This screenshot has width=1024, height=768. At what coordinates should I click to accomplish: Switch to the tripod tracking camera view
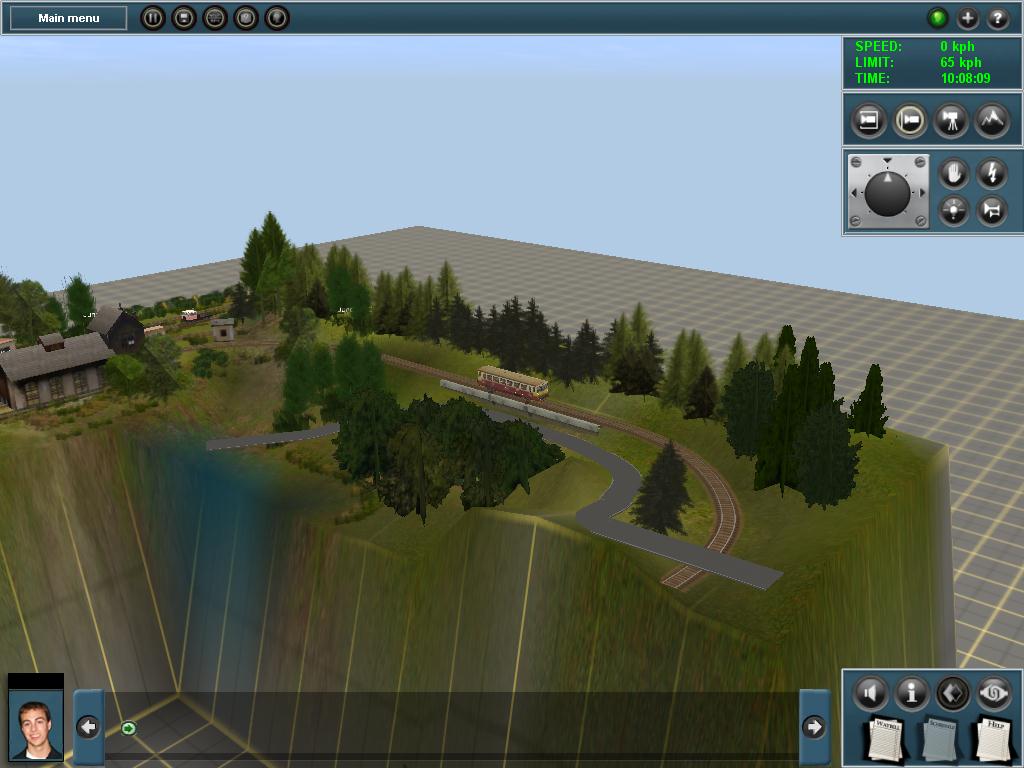click(950, 120)
